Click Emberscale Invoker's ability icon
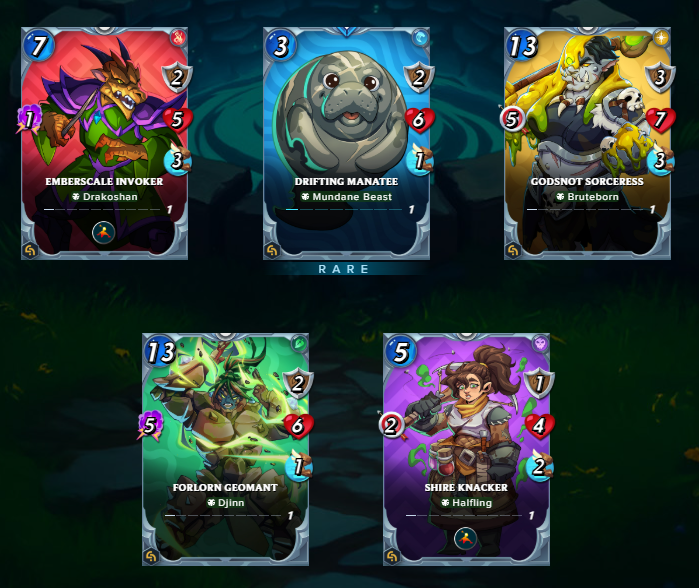 (x=105, y=232)
